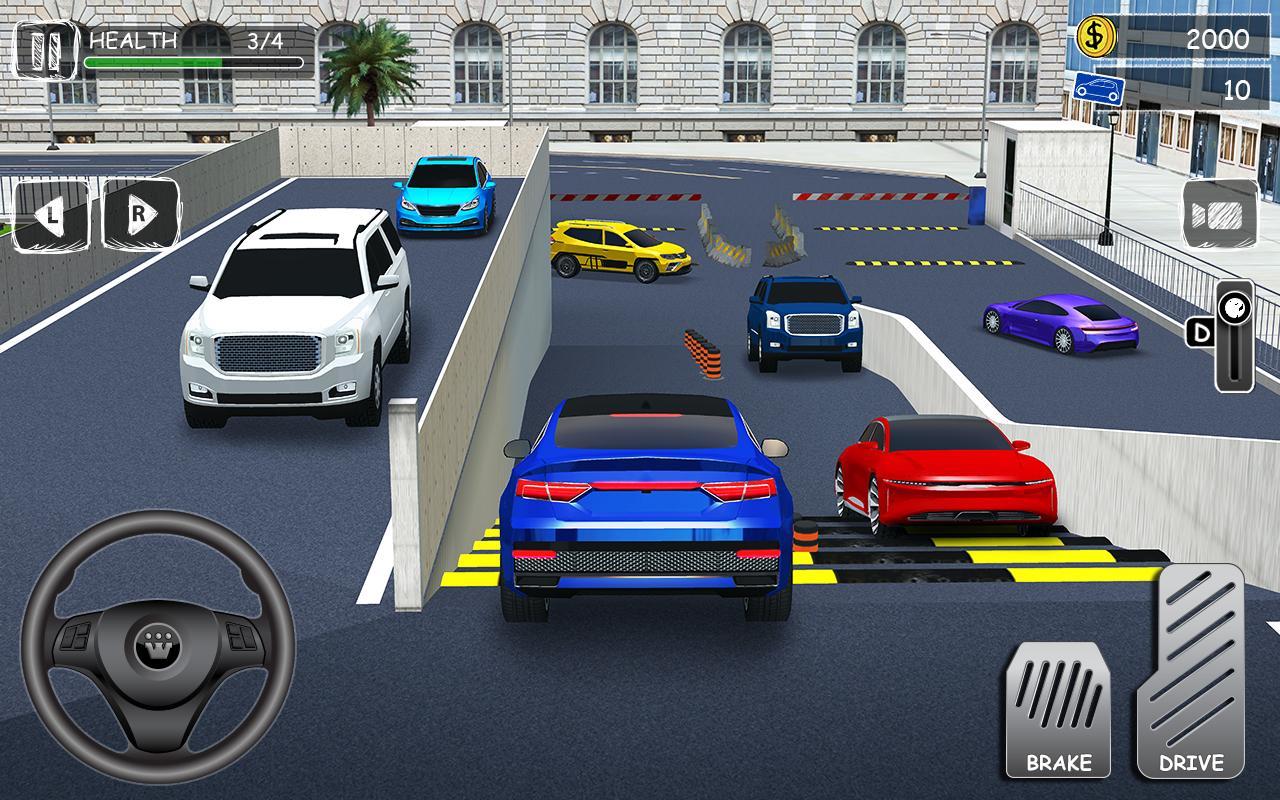Tap the dollar coin icon
Screen dimensions: 1280x800
coord(1096,38)
